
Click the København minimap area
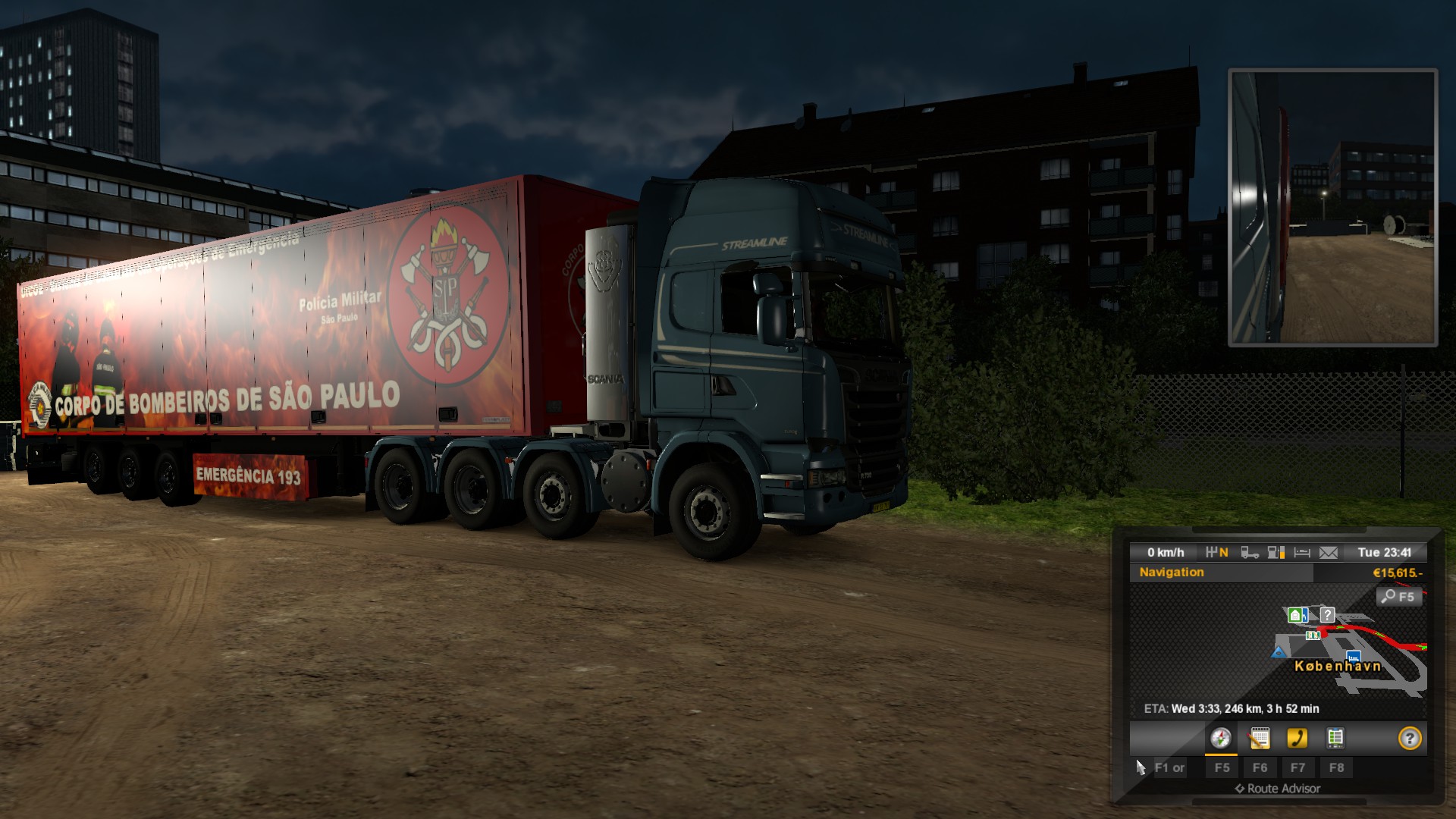pos(1337,667)
